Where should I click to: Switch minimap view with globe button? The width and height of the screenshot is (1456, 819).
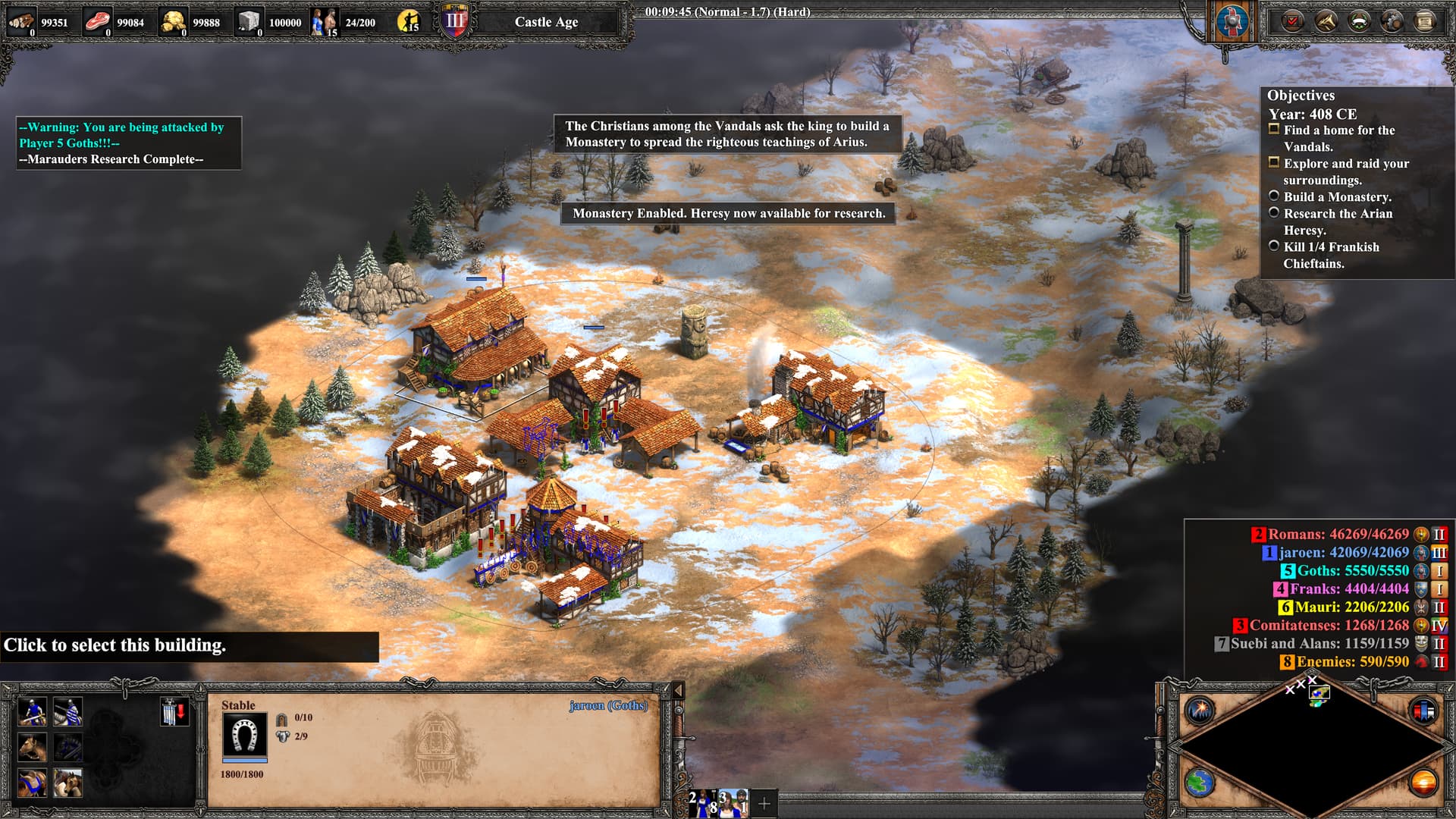click(x=1200, y=783)
